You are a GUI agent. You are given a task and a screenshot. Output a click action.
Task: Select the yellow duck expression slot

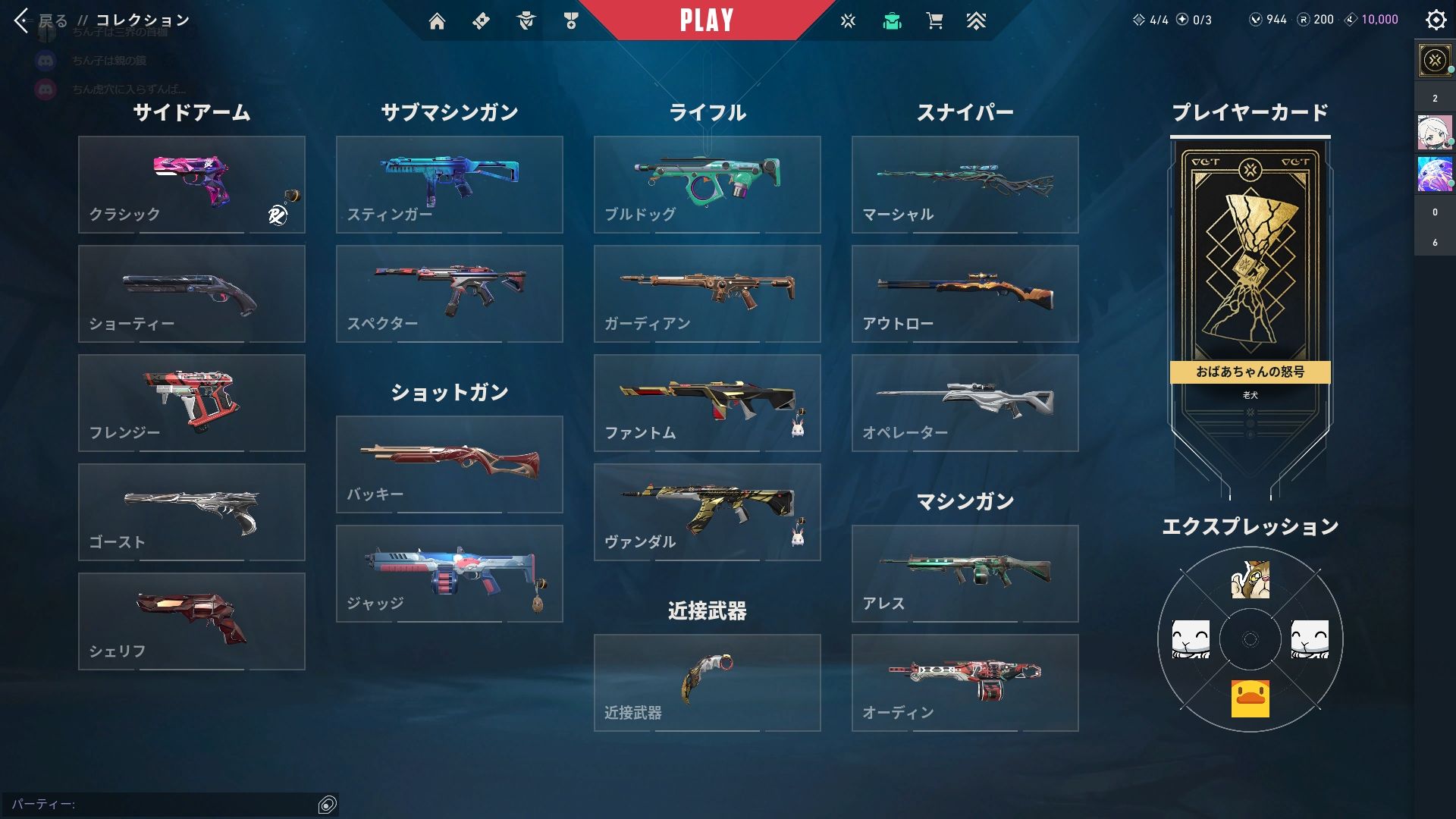(x=1250, y=698)
